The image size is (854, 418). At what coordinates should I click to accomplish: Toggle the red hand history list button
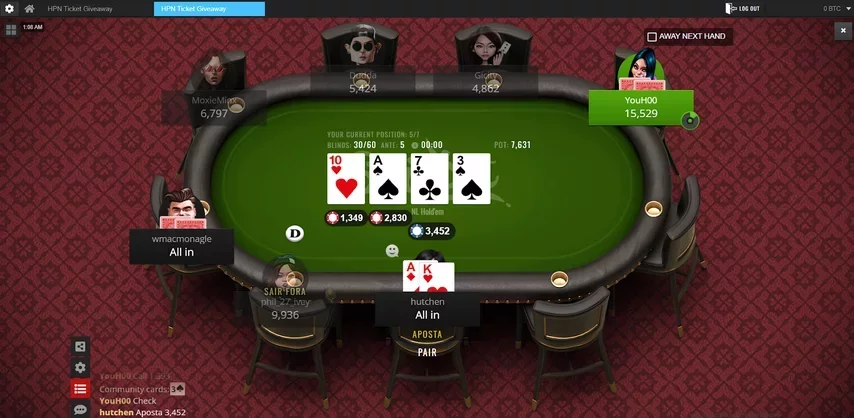point(80,389)
